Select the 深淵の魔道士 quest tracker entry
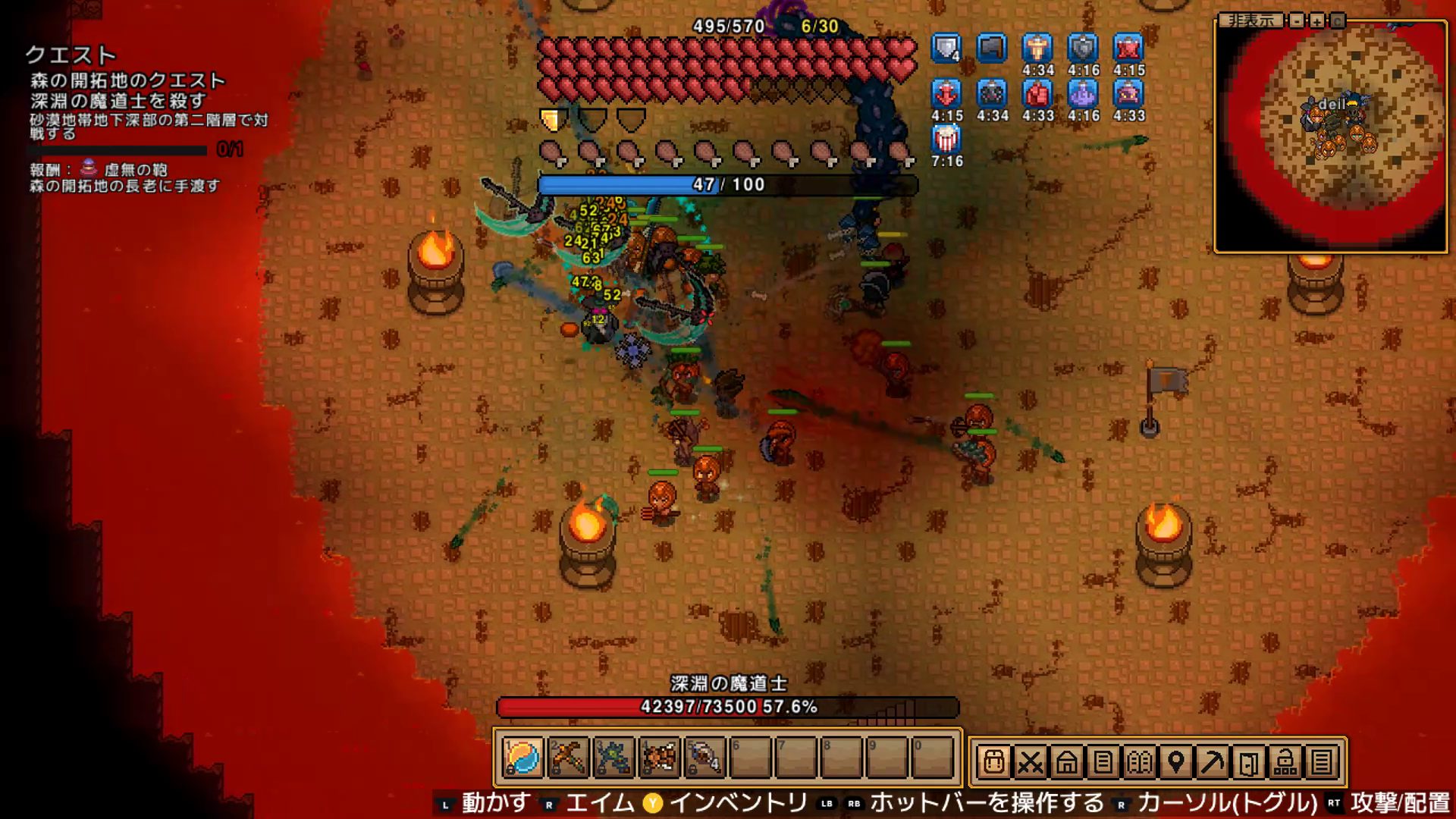1456x819 pixels. point(118,101)
